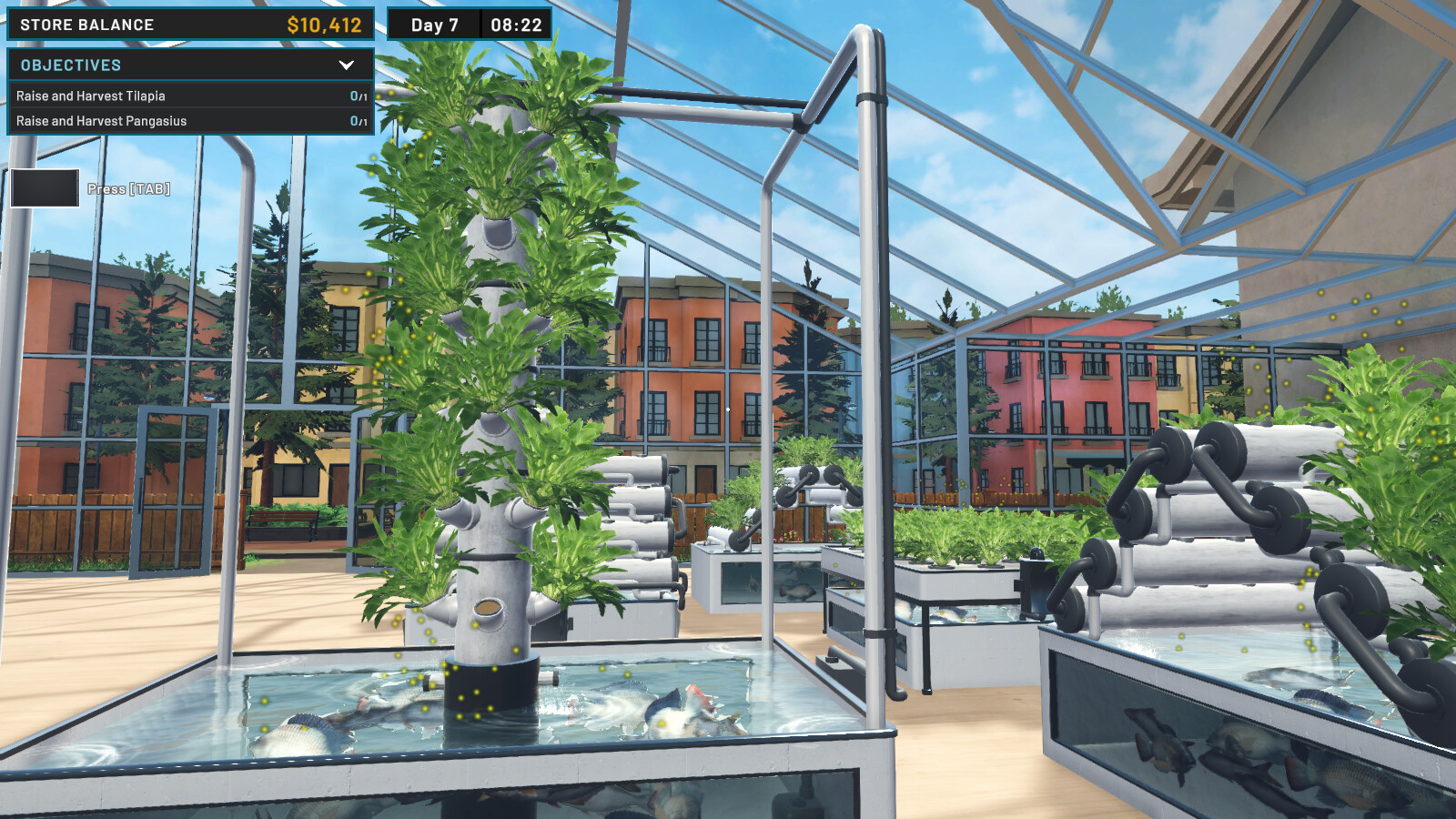The image size is (1456, 819).
Task: Collapse the Objectives panel chevron
Action: (346, 65)
